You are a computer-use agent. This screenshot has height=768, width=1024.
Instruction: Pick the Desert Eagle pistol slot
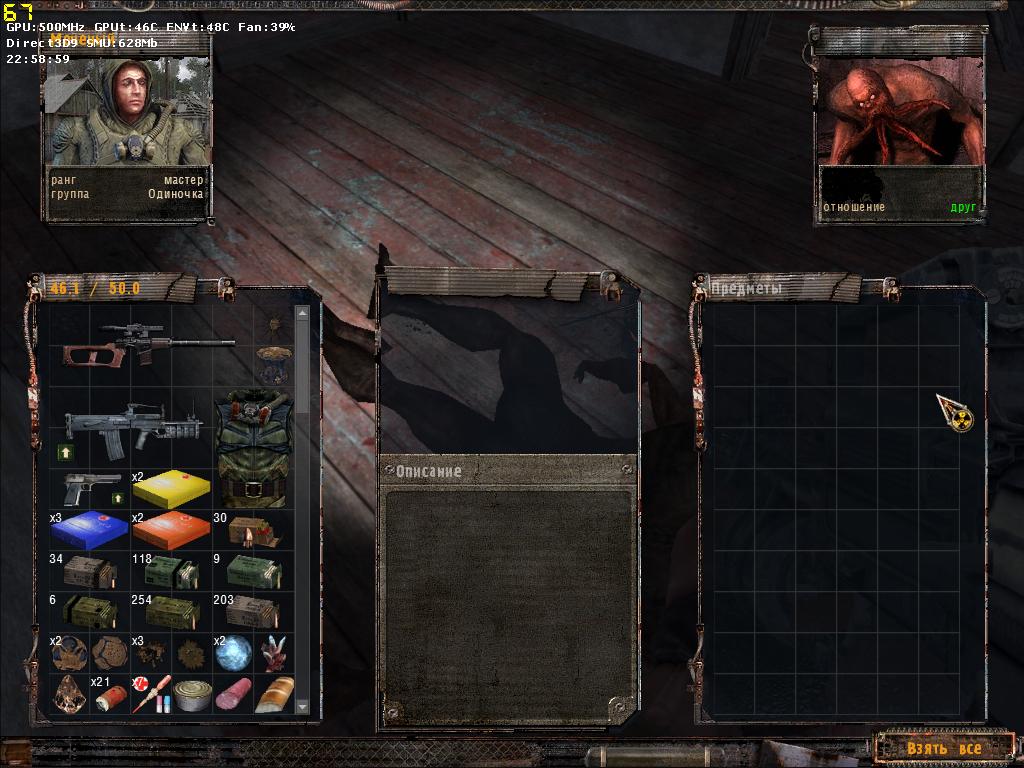(92, 488)
